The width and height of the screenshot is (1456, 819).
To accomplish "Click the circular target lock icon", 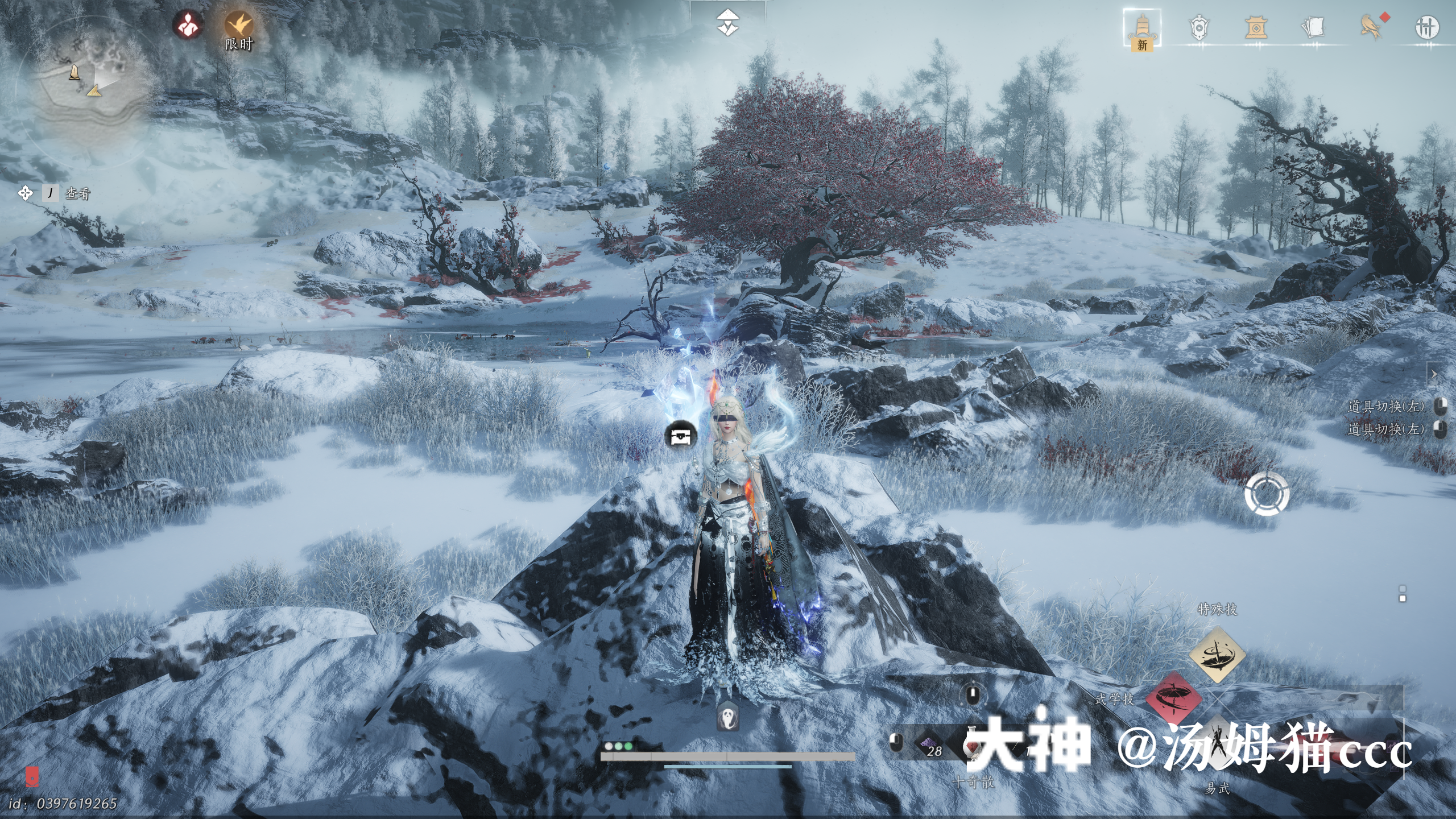I will tap(1266, 494).
